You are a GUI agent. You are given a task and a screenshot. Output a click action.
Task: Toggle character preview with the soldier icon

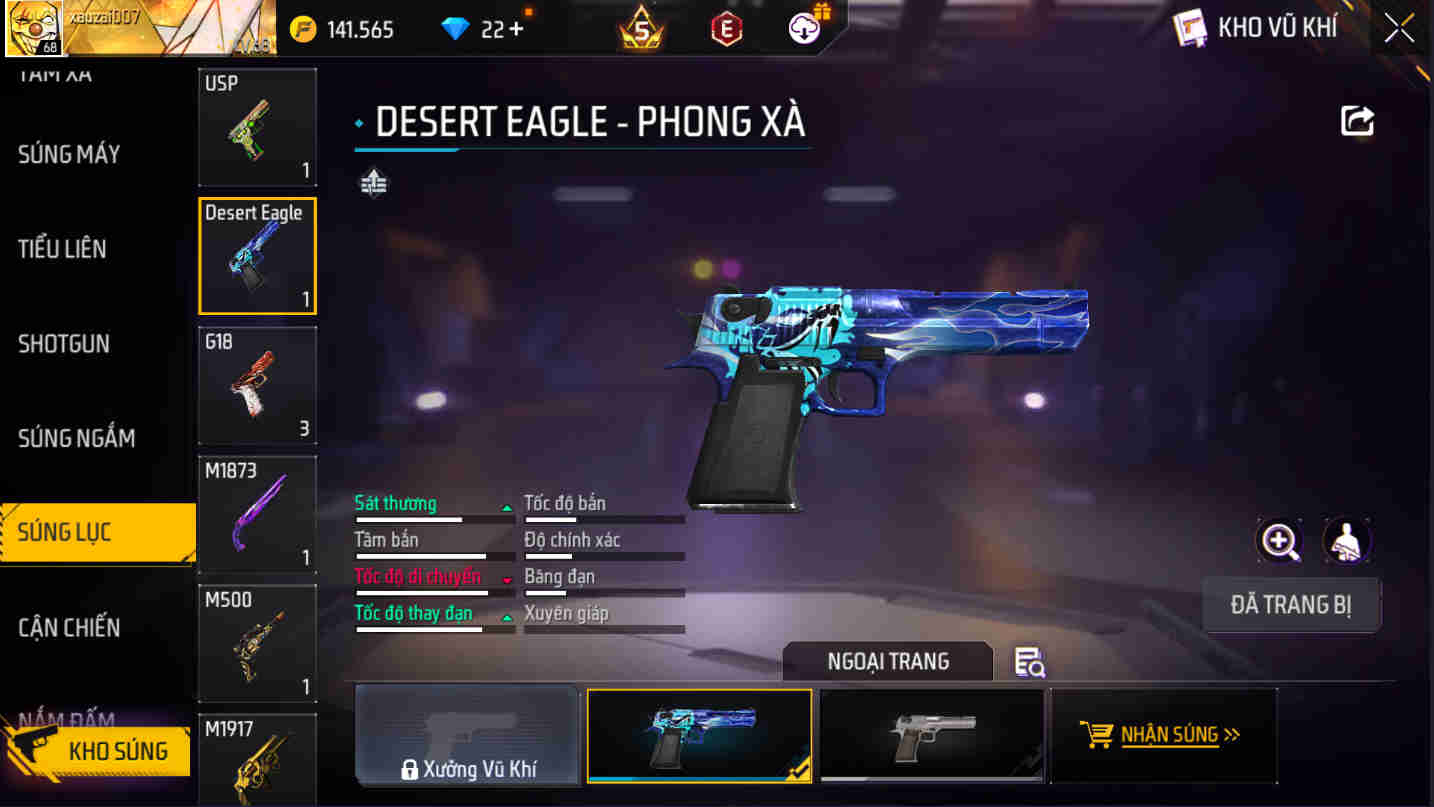pyautogui.click(x=1347, y=540)
